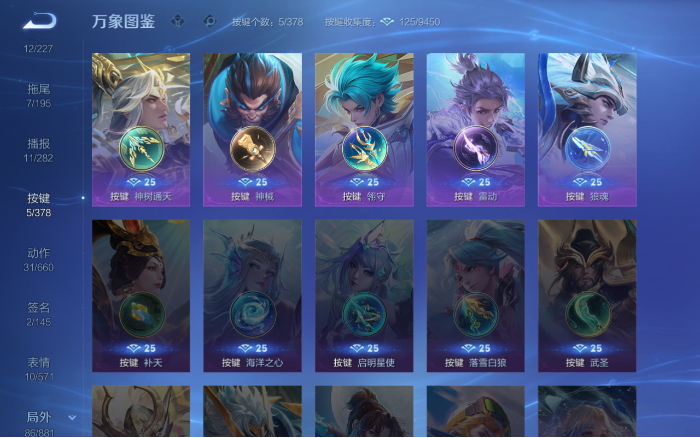Select the 落雪白狼 button skin card

click(x=476, y=295)
